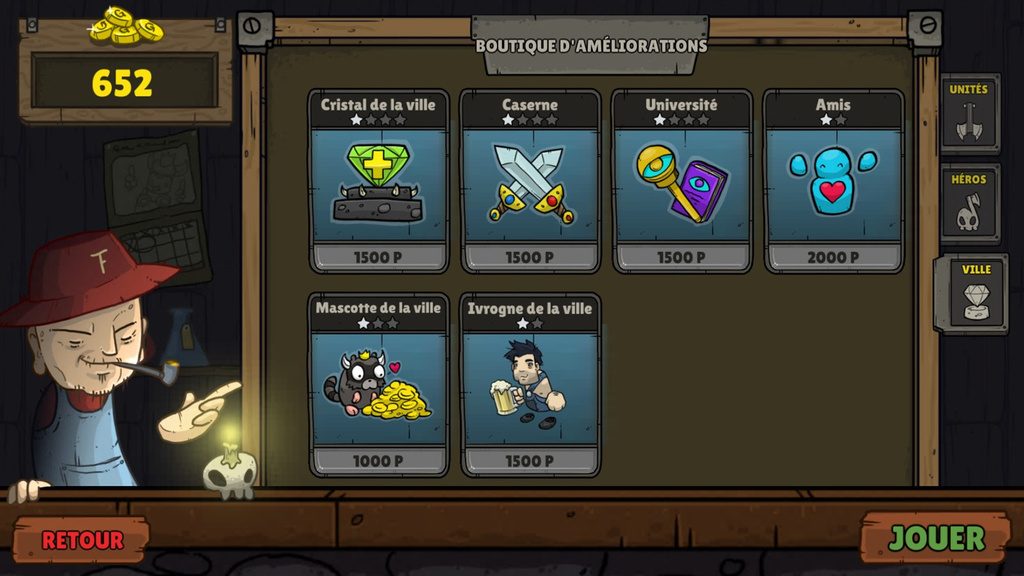1024x576 pixels.
Task: Select the Cristal de la ville upgrade
Action: (x=378, y=182)
